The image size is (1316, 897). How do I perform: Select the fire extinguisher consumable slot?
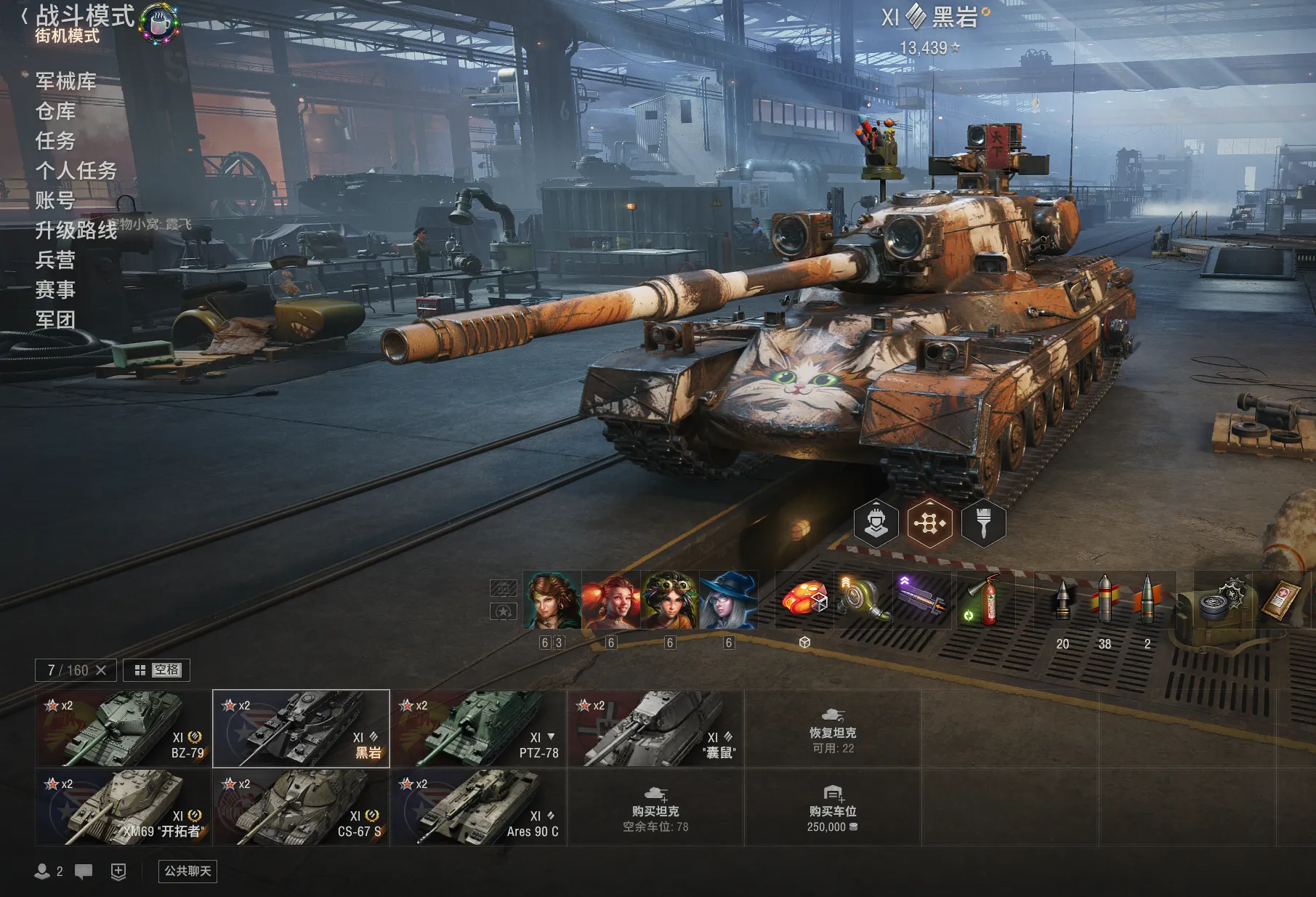983,600
